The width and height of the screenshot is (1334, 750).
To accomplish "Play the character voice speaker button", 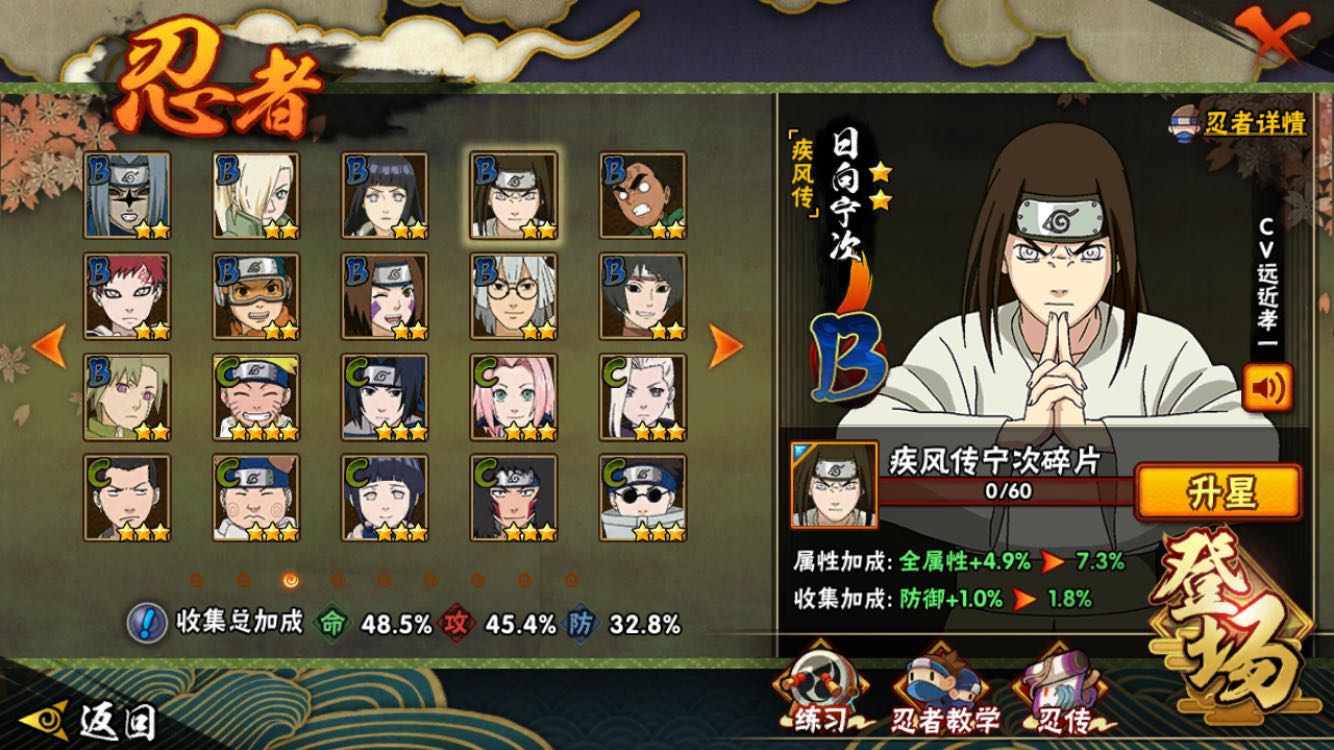I will 1266,388.
